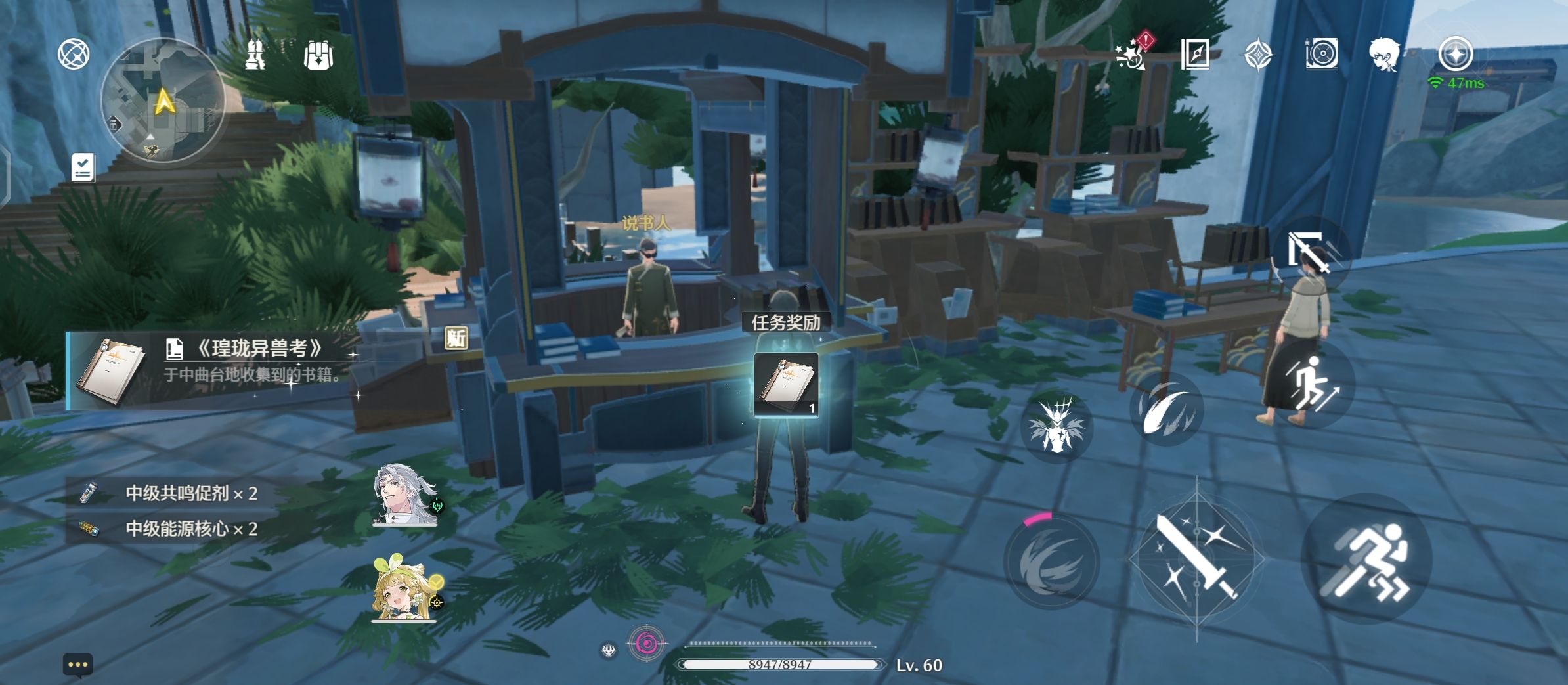Screen dimensions: 1568x685
Task: Open the circular star icon above ping
Action: (1455, 54)
